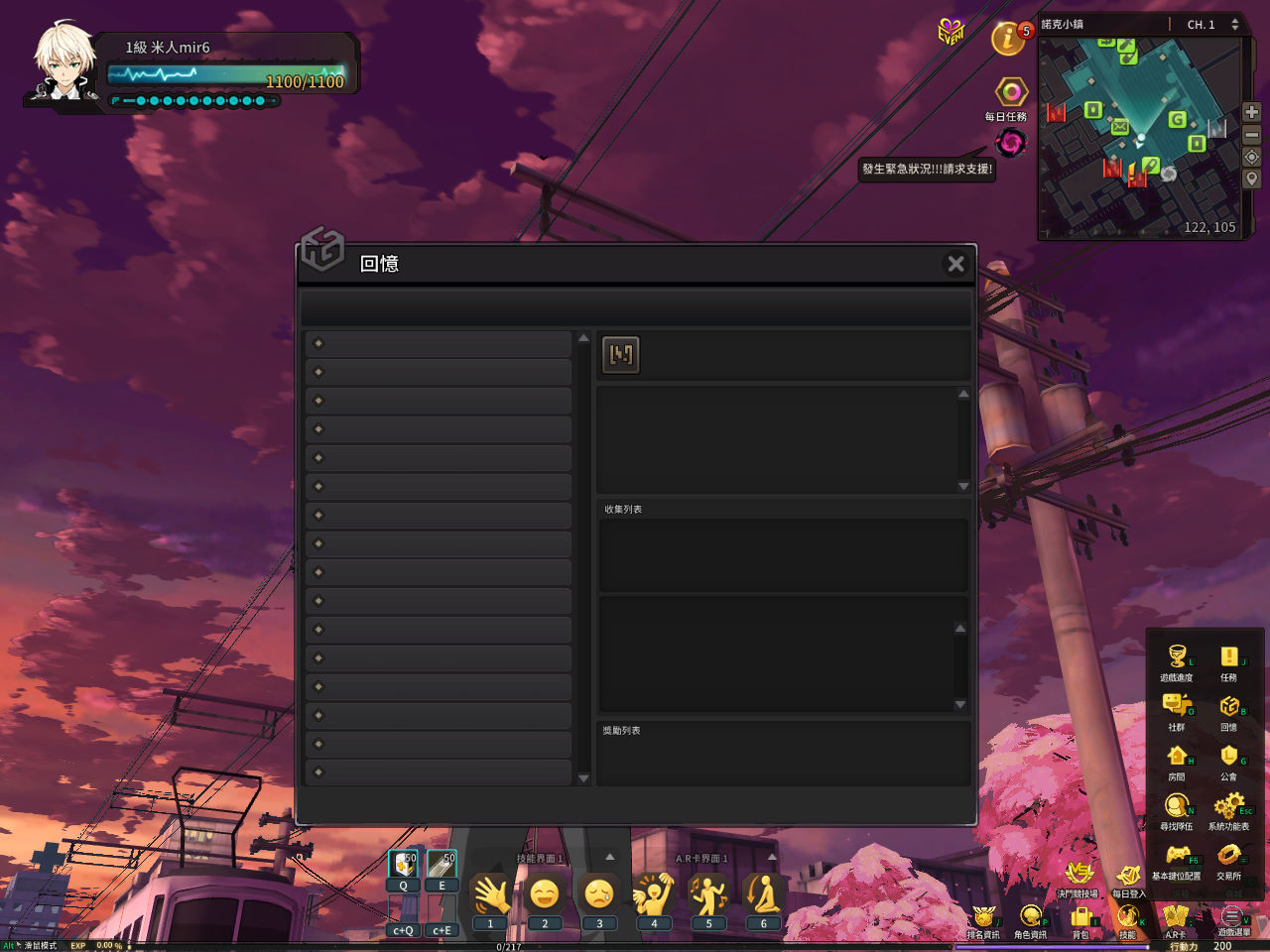
Task: Open the 社群 community menu
Action: (1177, 708)
